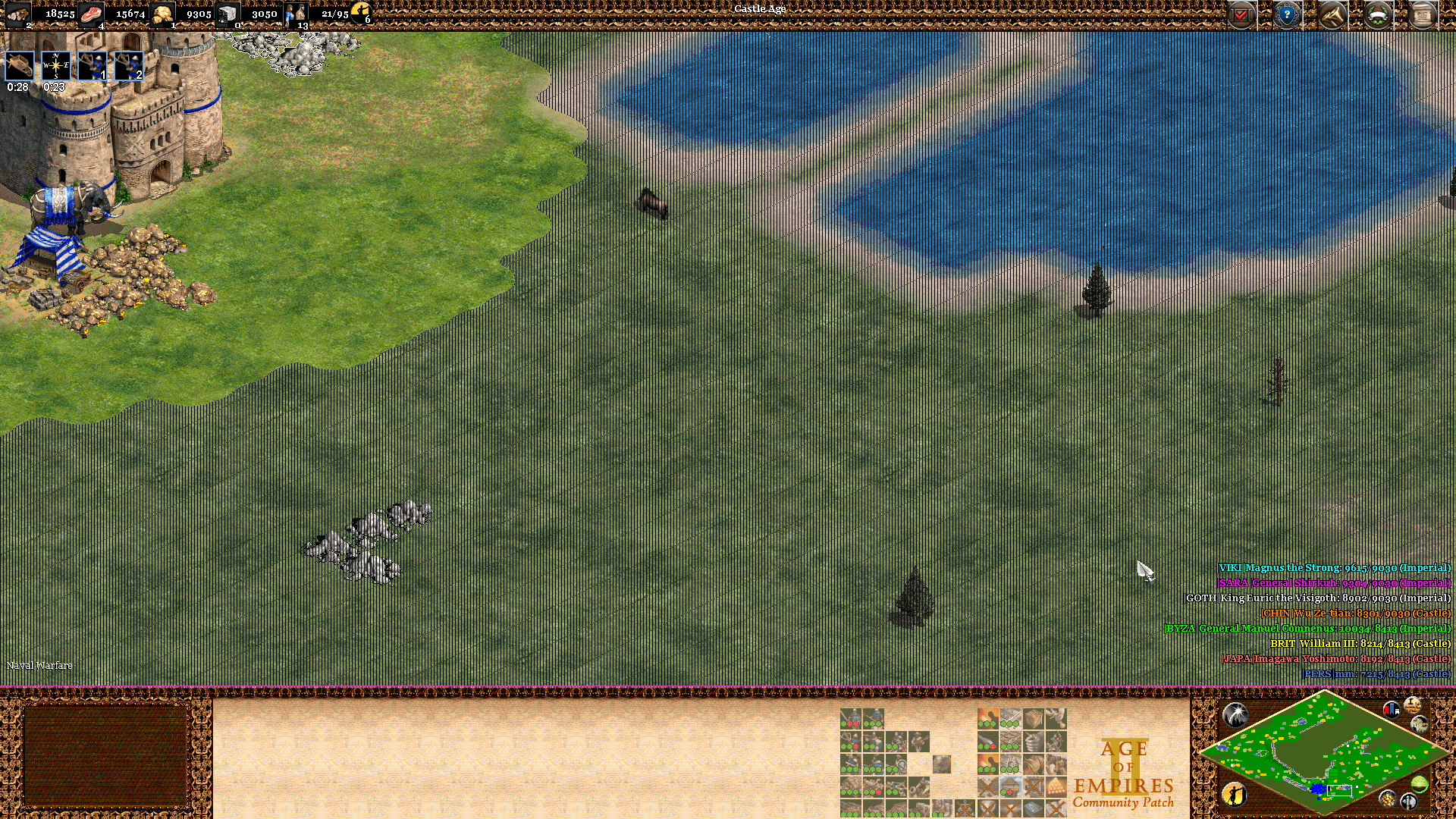Open the game menu scroll icon

(x=1423, y=14)
